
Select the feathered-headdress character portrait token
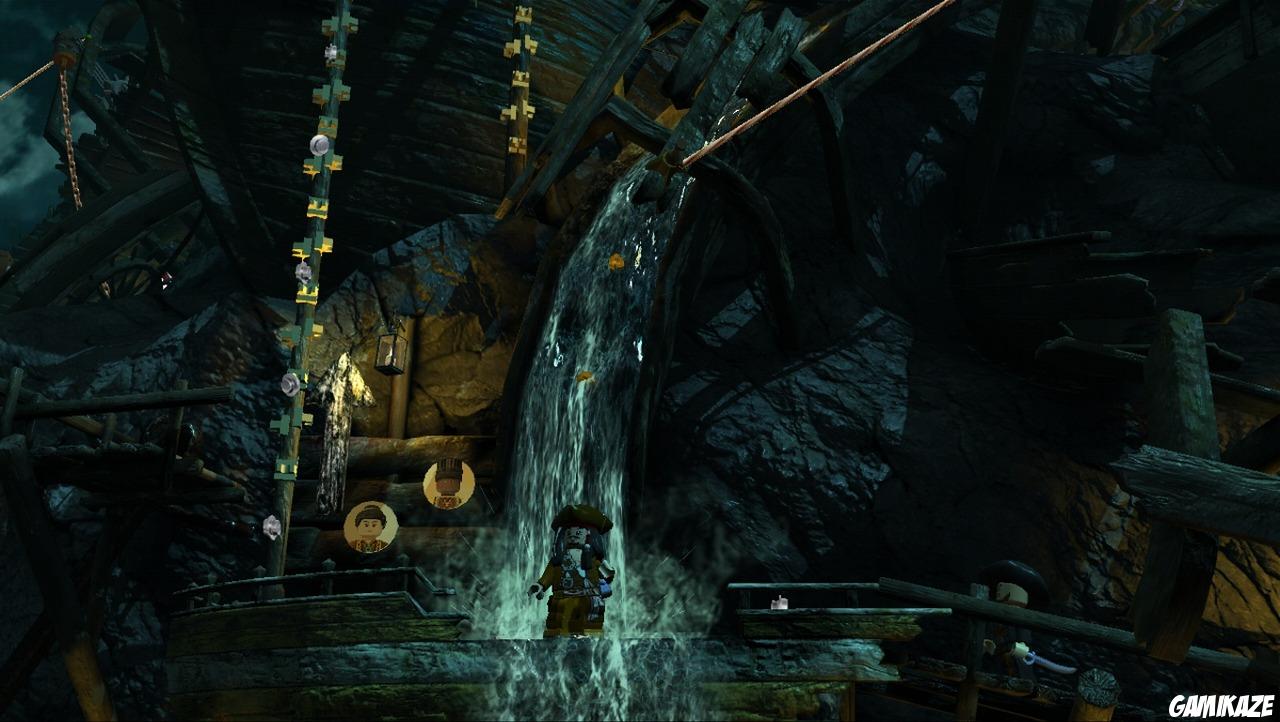(448, 484)
